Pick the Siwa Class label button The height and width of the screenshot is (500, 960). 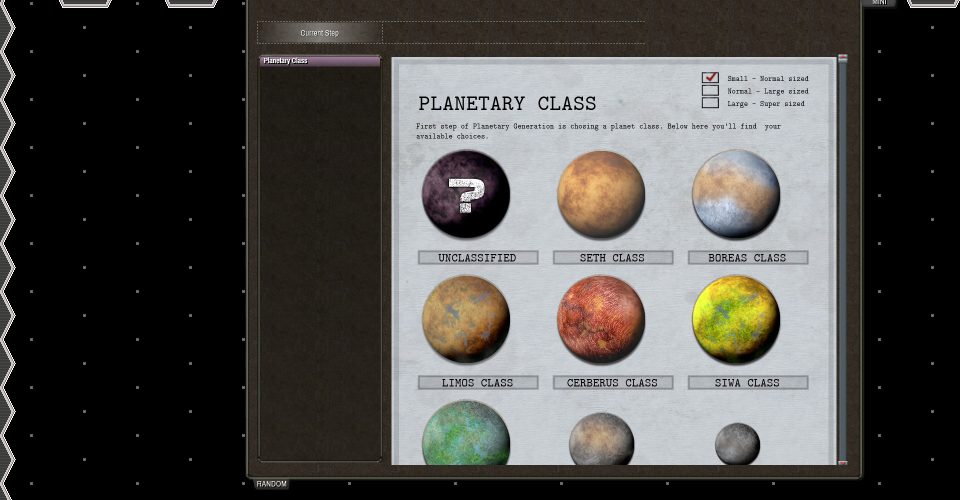(x=748, y=383)
